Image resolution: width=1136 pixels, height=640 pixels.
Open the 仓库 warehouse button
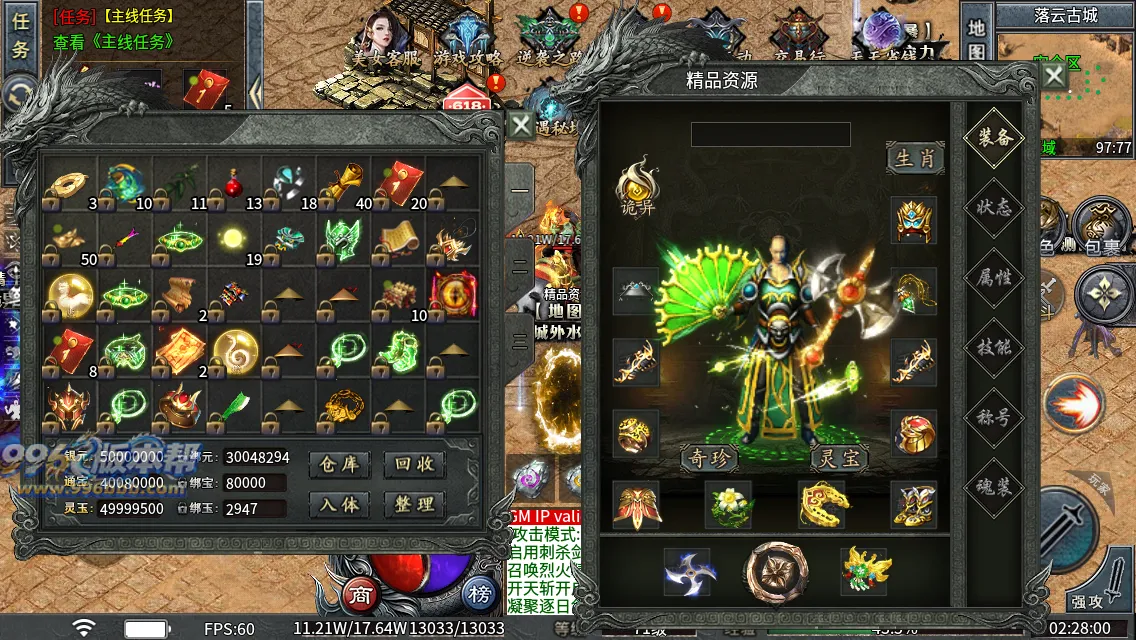[340, 465]
